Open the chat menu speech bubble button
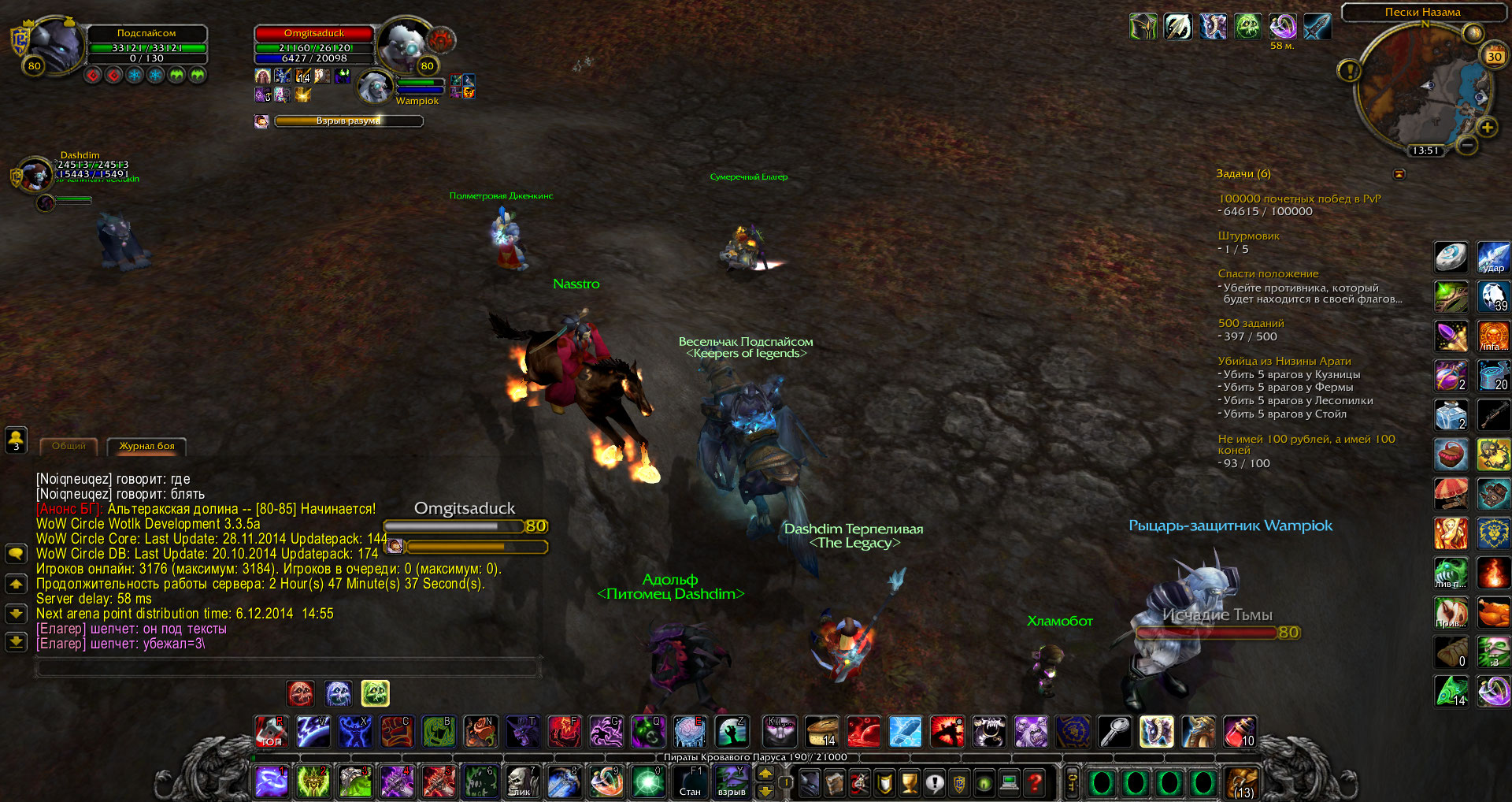 click(x=16, y=553)
